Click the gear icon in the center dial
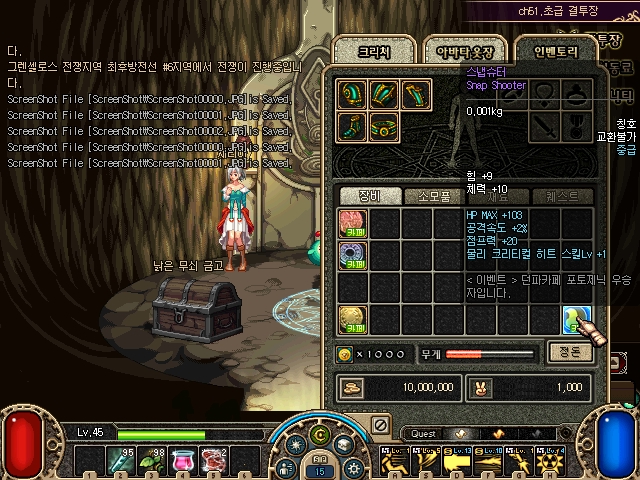Viewport: 640px width, 480px height. [x=351, y=467]
